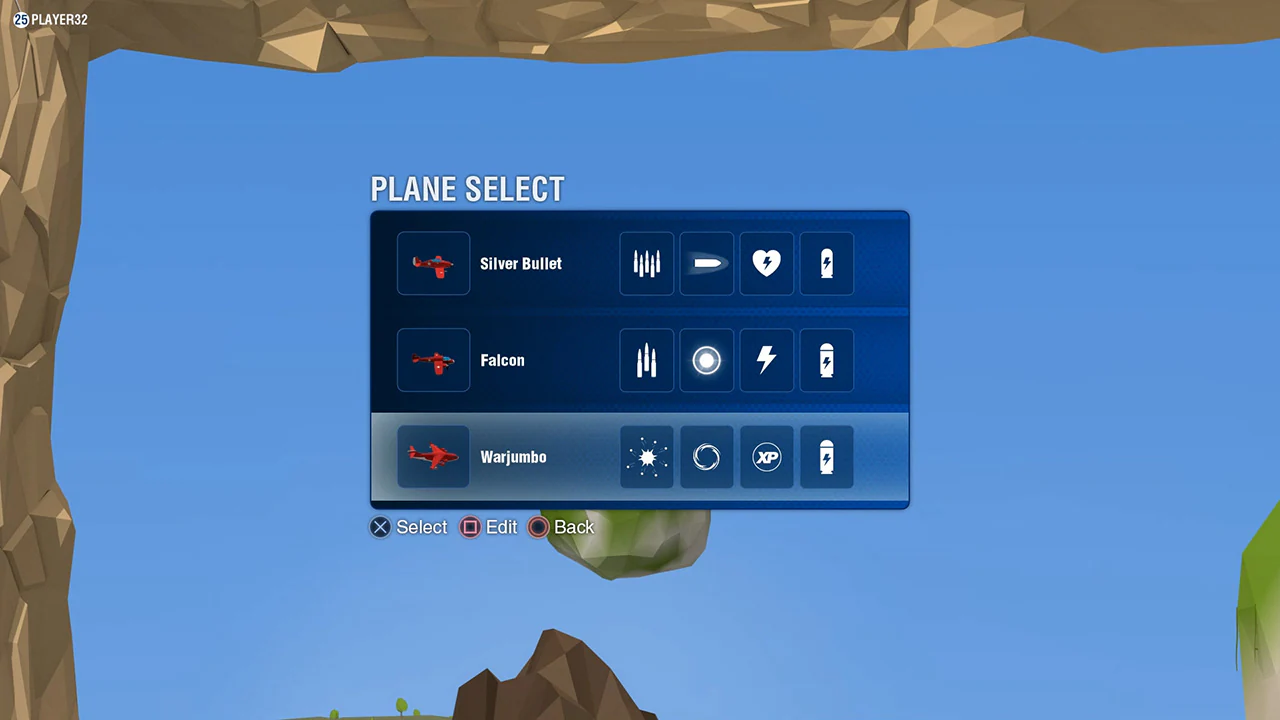Select the bullets weapon icon for Silver Bullet
The height and width of the screenshot is (720, 1280).
646,263
